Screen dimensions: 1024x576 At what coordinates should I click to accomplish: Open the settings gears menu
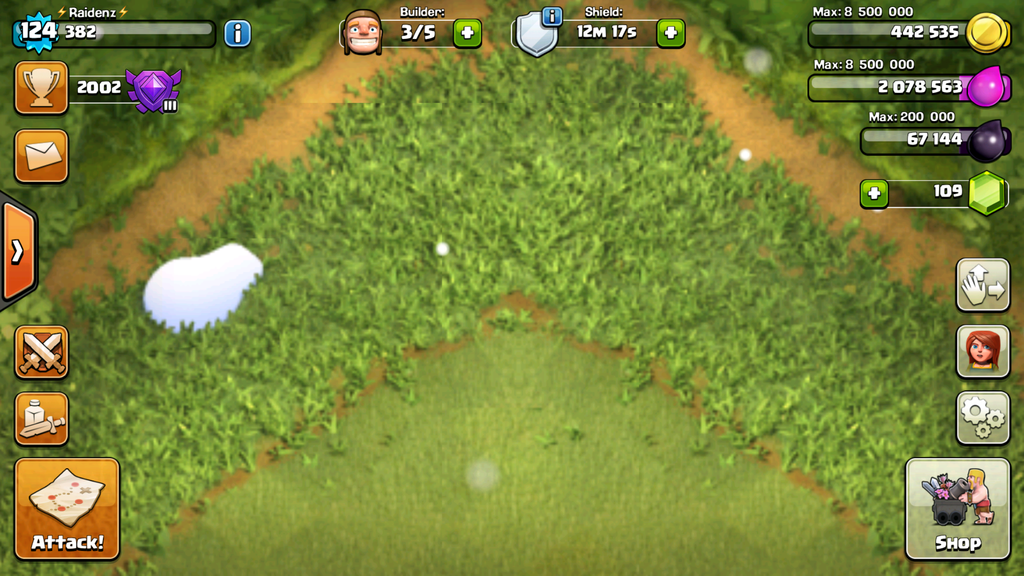(983, 417)
